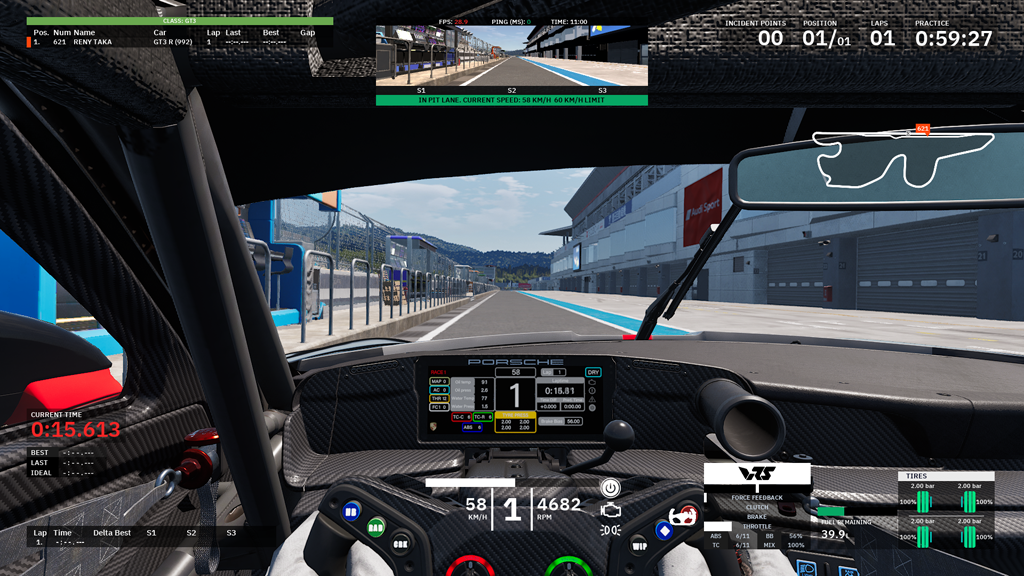This screenshot has width=1024, height=576.
Task: Click the ignition power icon
Action: click(610, 487)
